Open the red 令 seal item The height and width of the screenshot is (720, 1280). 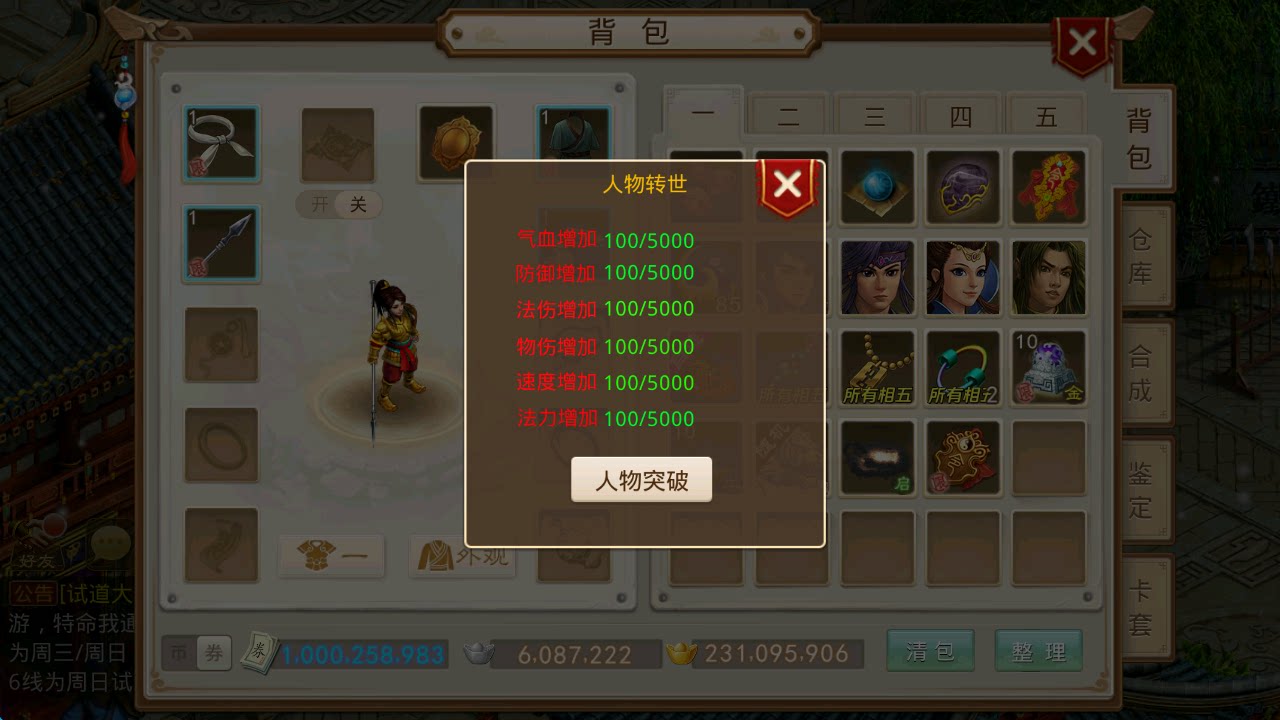[x=1049, y=185]
